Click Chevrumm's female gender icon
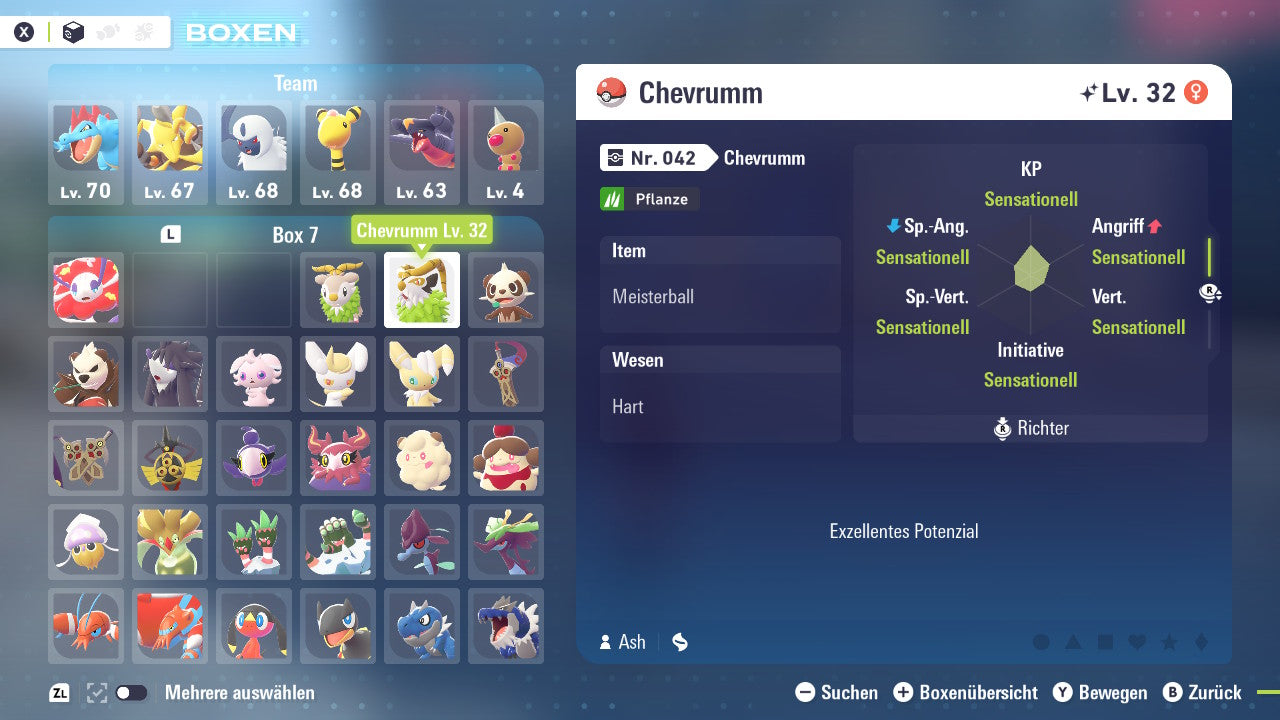The height and width of the screenshot is (720, 1280). point(1196,92)
